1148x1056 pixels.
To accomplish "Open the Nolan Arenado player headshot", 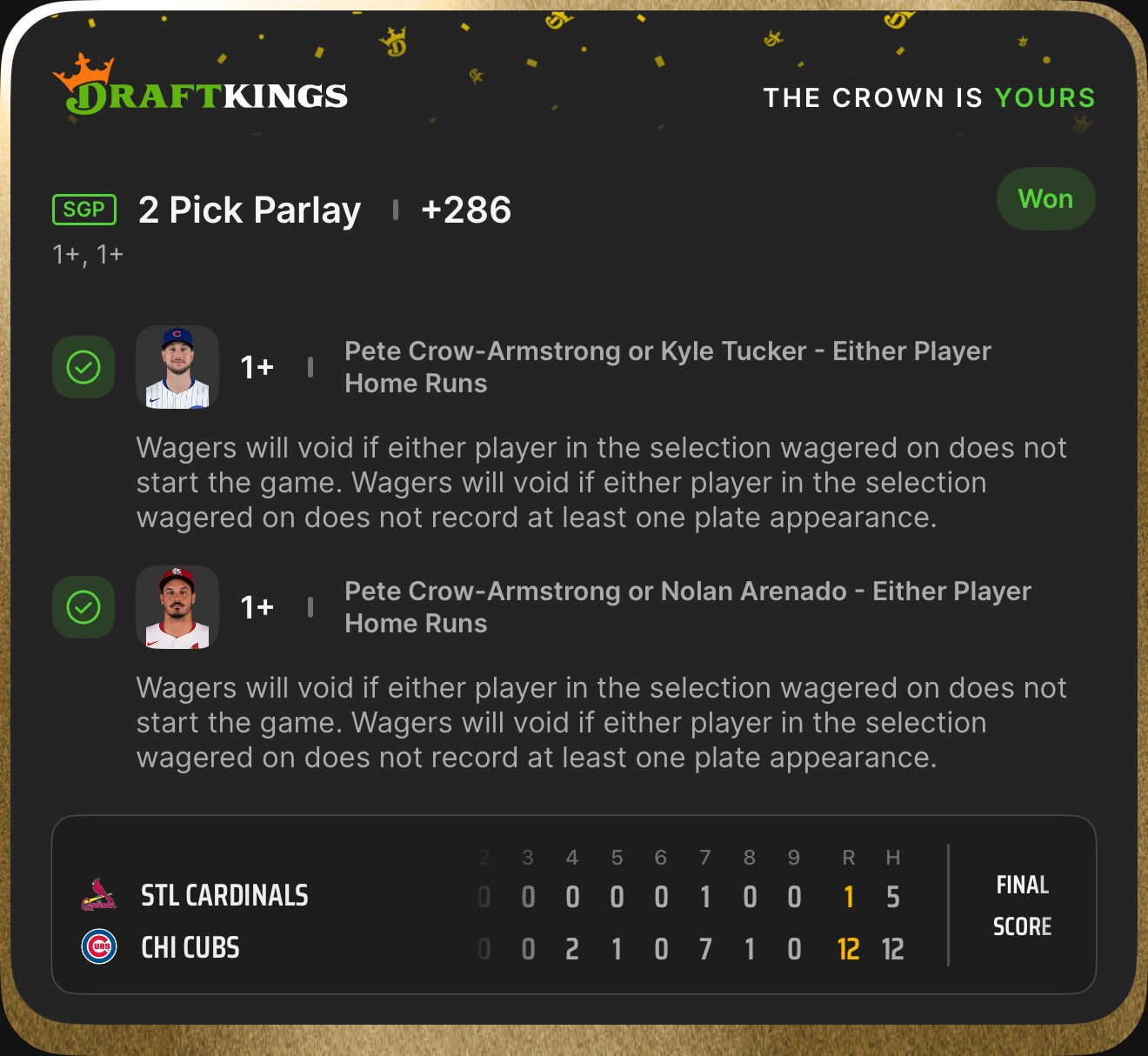I will [177, 607].
